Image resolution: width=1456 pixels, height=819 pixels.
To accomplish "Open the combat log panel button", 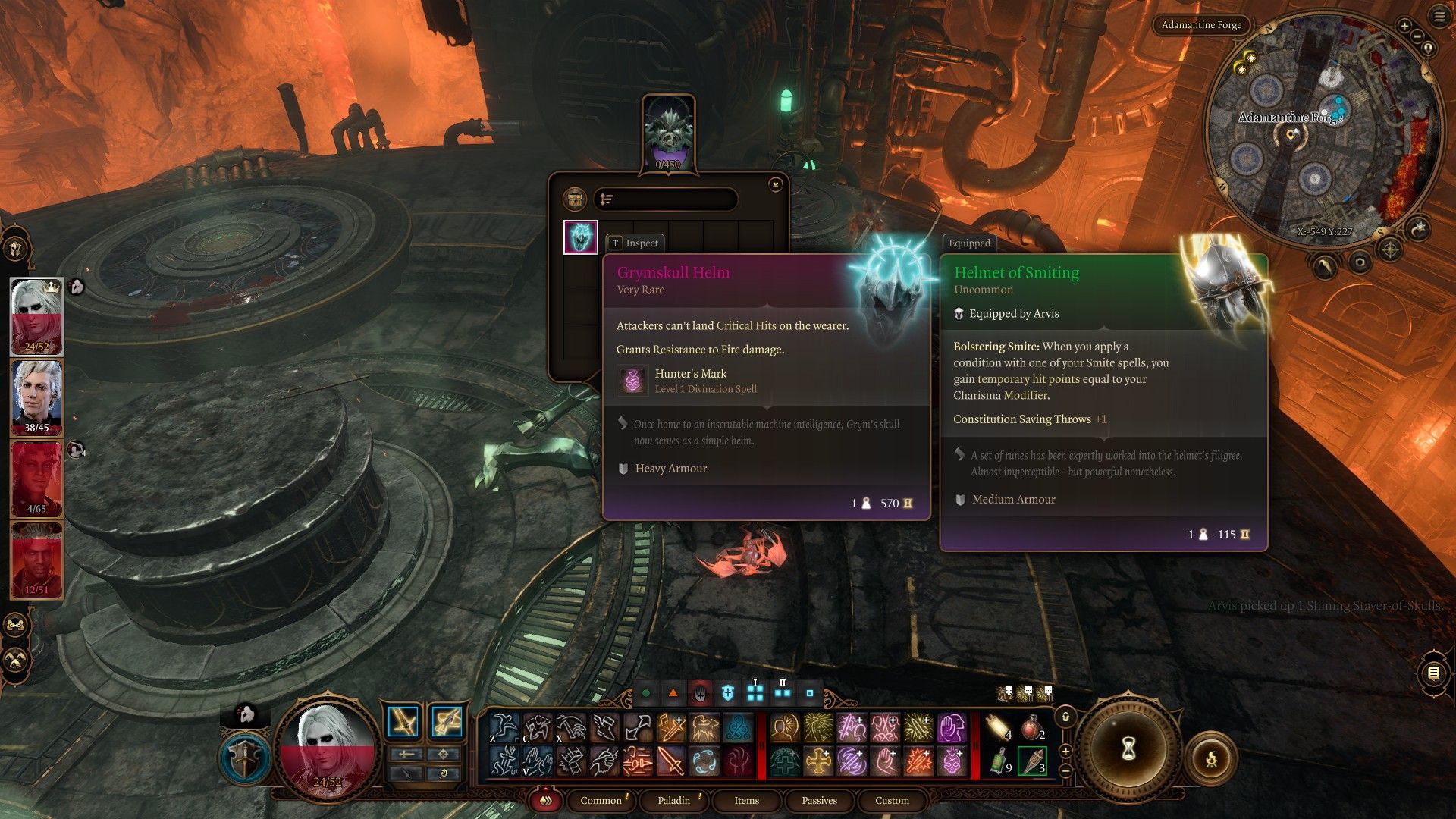I will click(1433, 673).
